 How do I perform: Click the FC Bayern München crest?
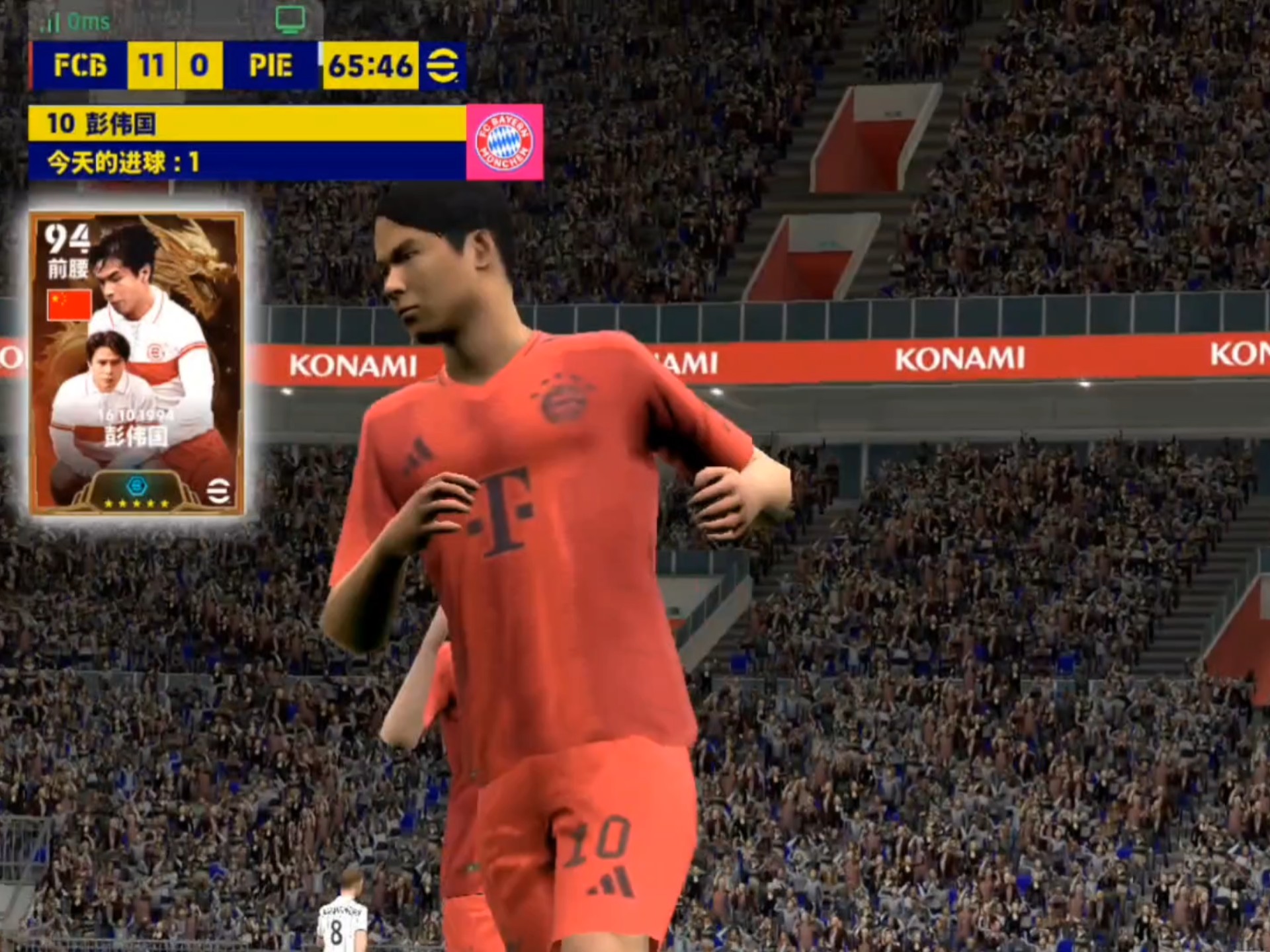[x=505, y=142]
